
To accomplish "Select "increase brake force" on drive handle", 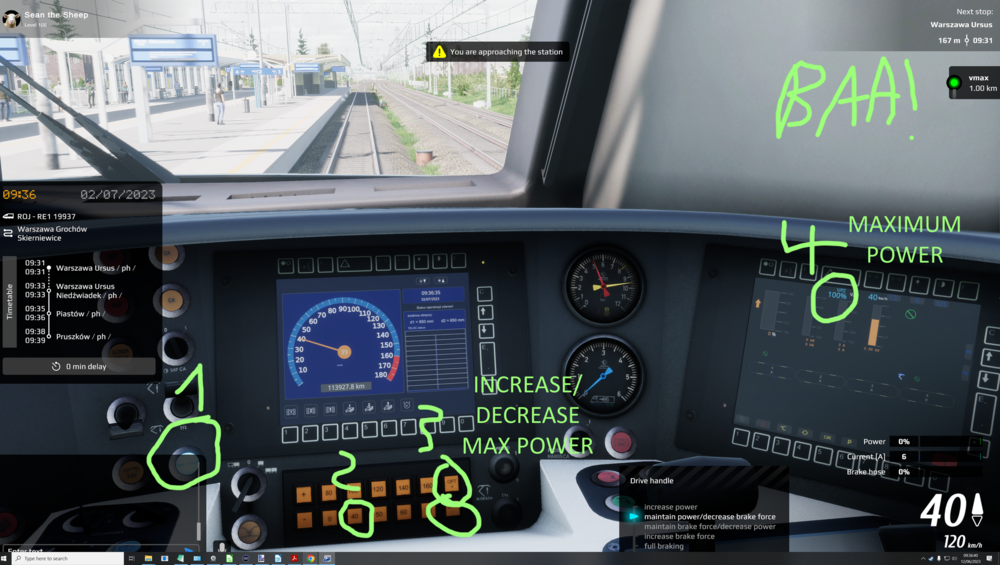I will (679, 536).
